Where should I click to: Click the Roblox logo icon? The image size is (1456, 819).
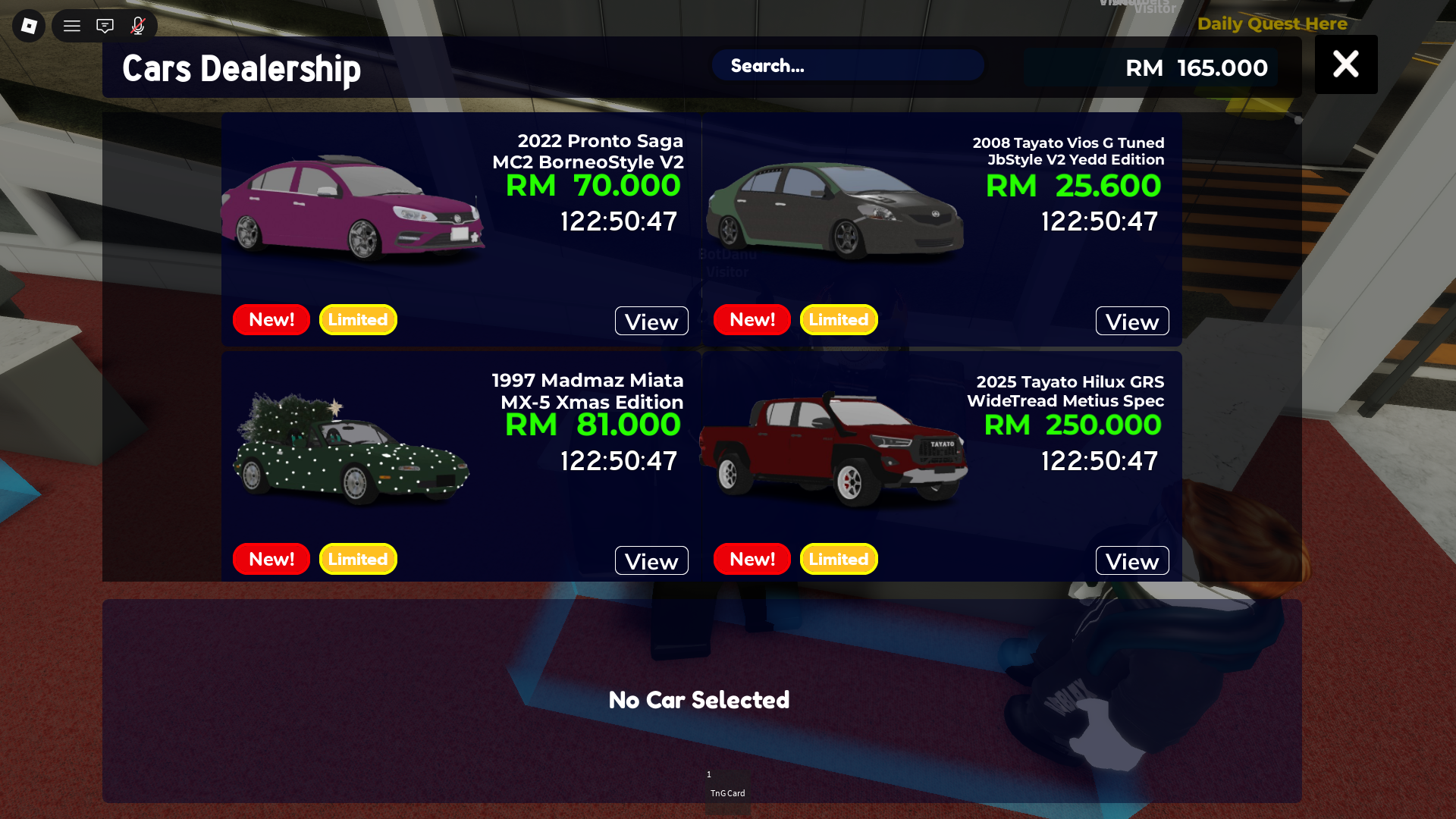pos(28,25)
